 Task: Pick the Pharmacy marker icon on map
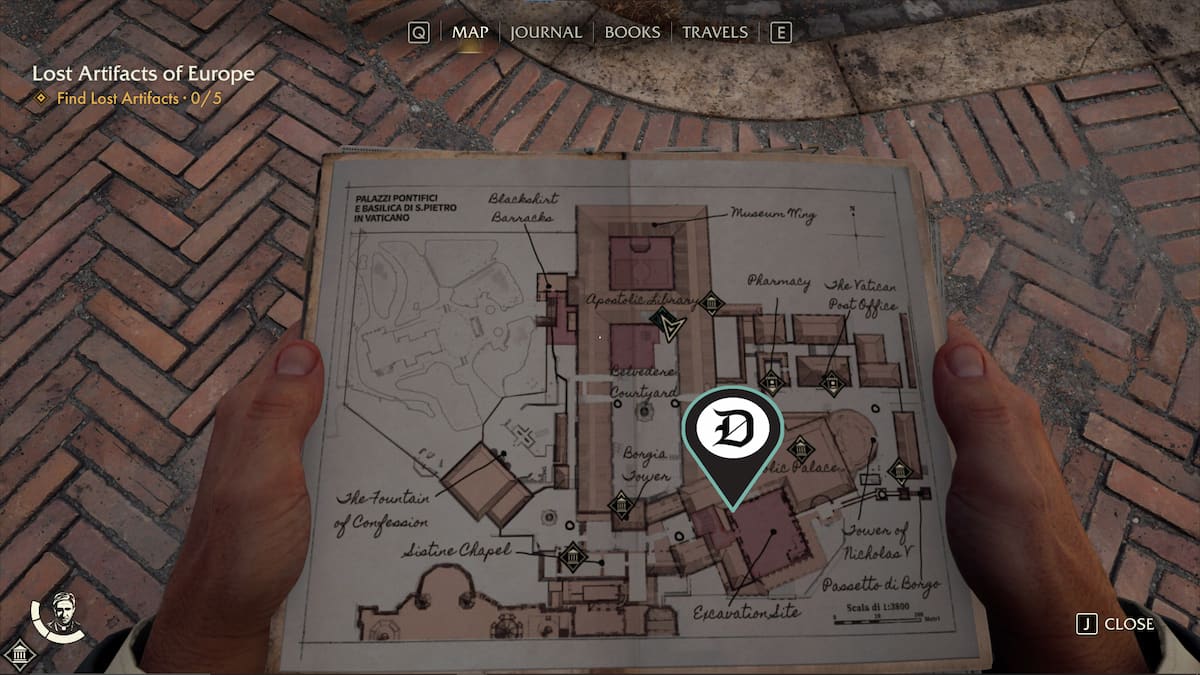coord(770,381)
